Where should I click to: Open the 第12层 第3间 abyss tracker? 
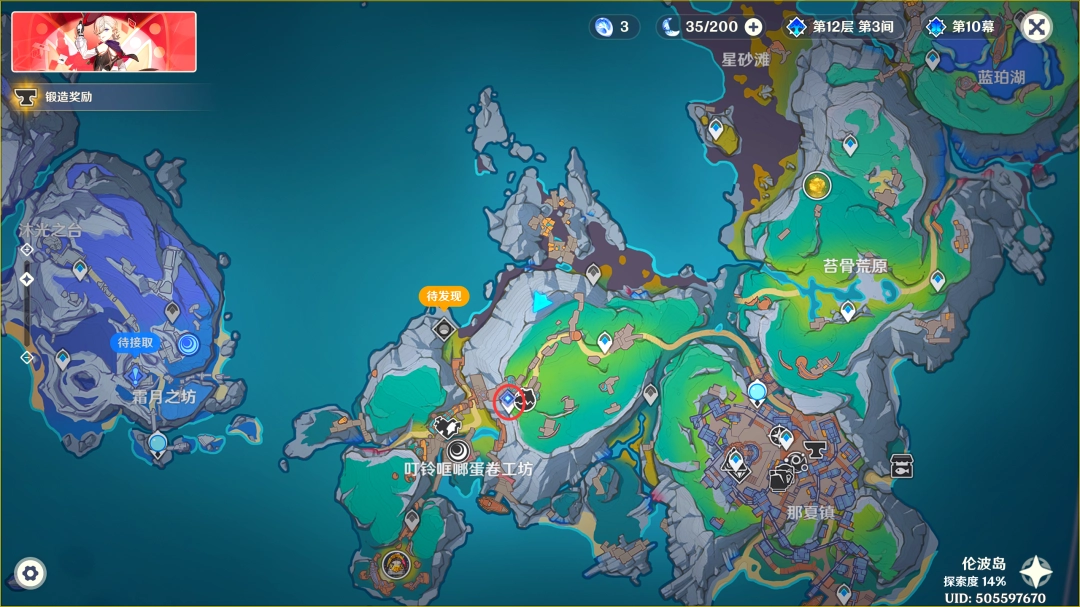coord(842,27)
